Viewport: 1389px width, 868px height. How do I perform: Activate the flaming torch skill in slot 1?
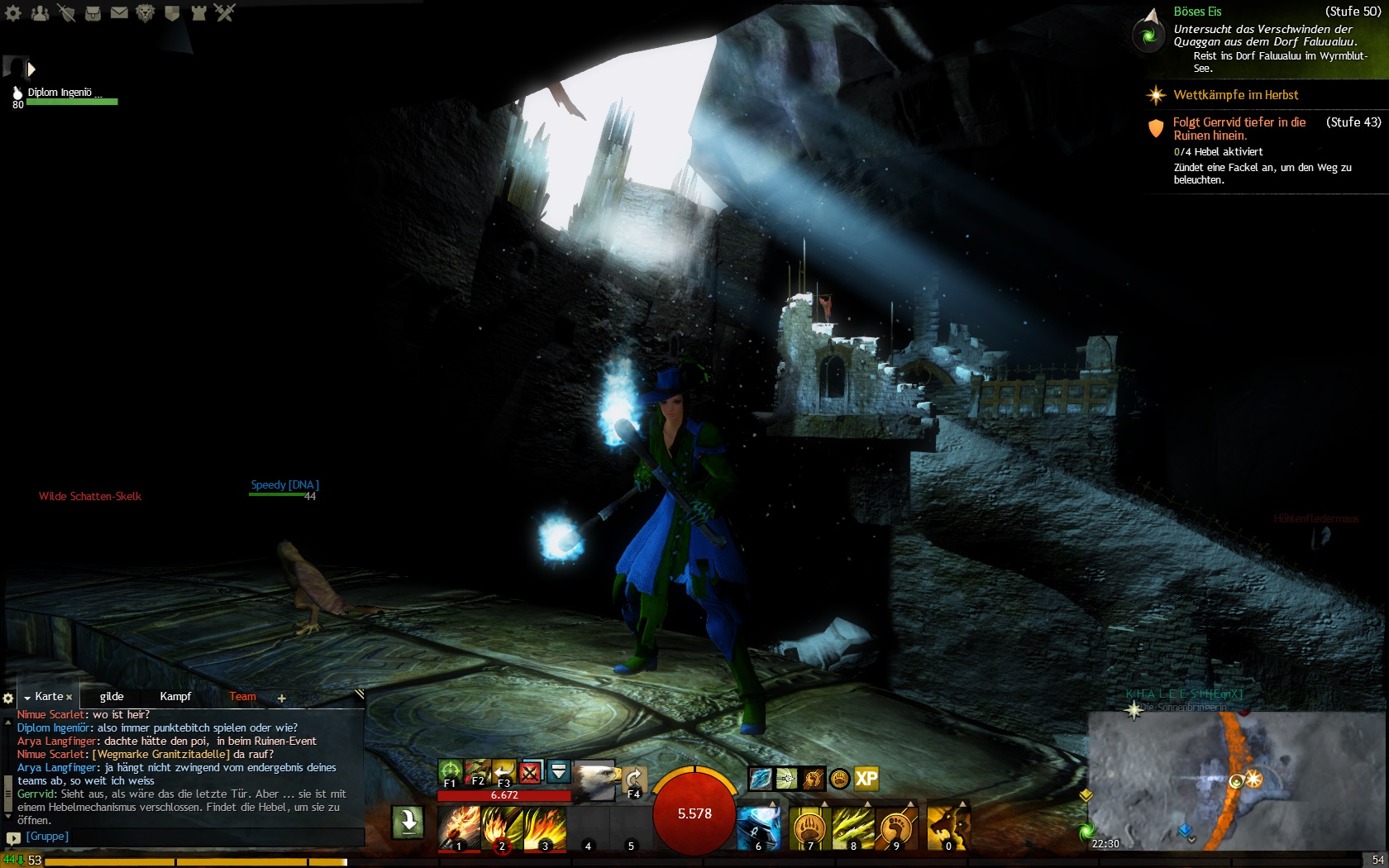[459, 827]
